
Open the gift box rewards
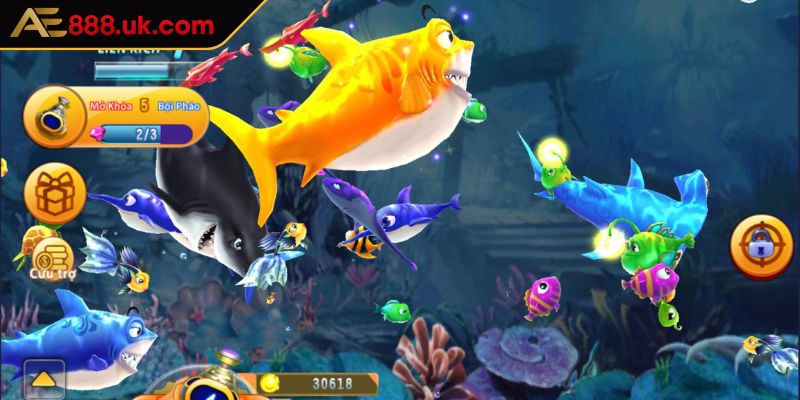point(55,192)
